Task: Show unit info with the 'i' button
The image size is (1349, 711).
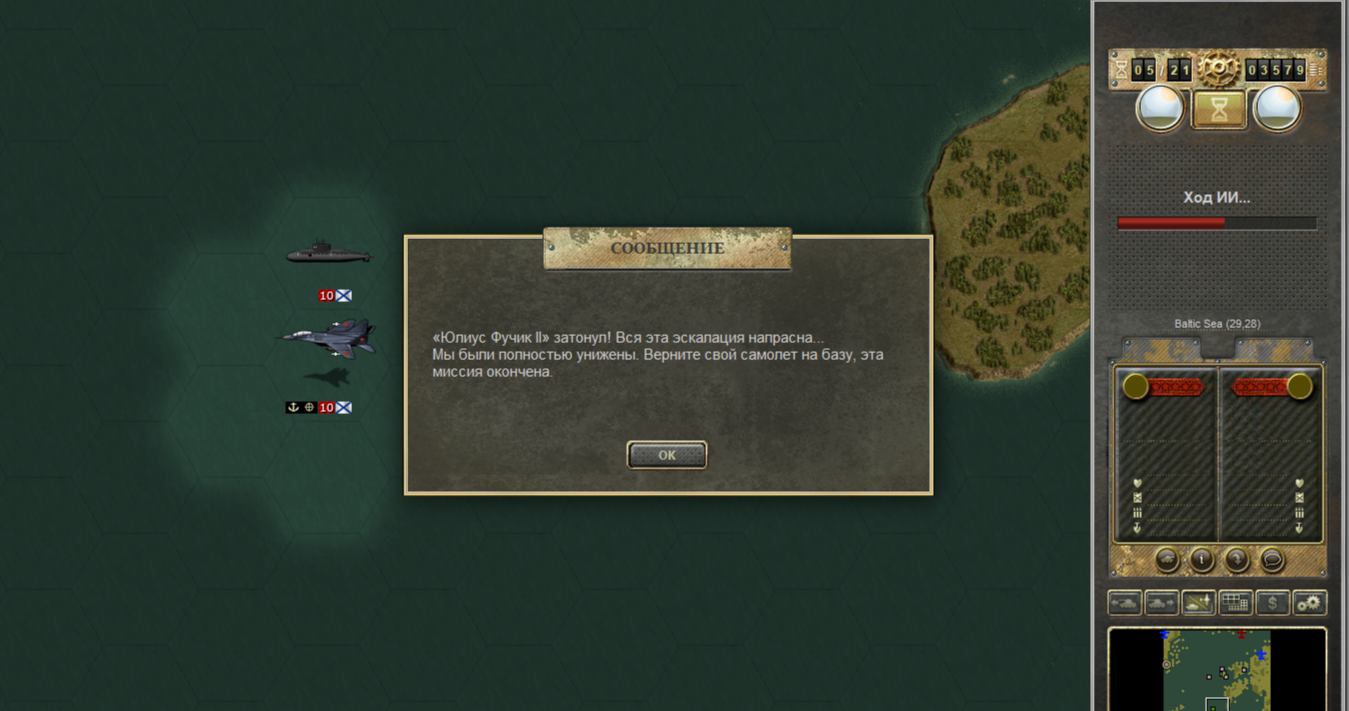Action: 1202,560
